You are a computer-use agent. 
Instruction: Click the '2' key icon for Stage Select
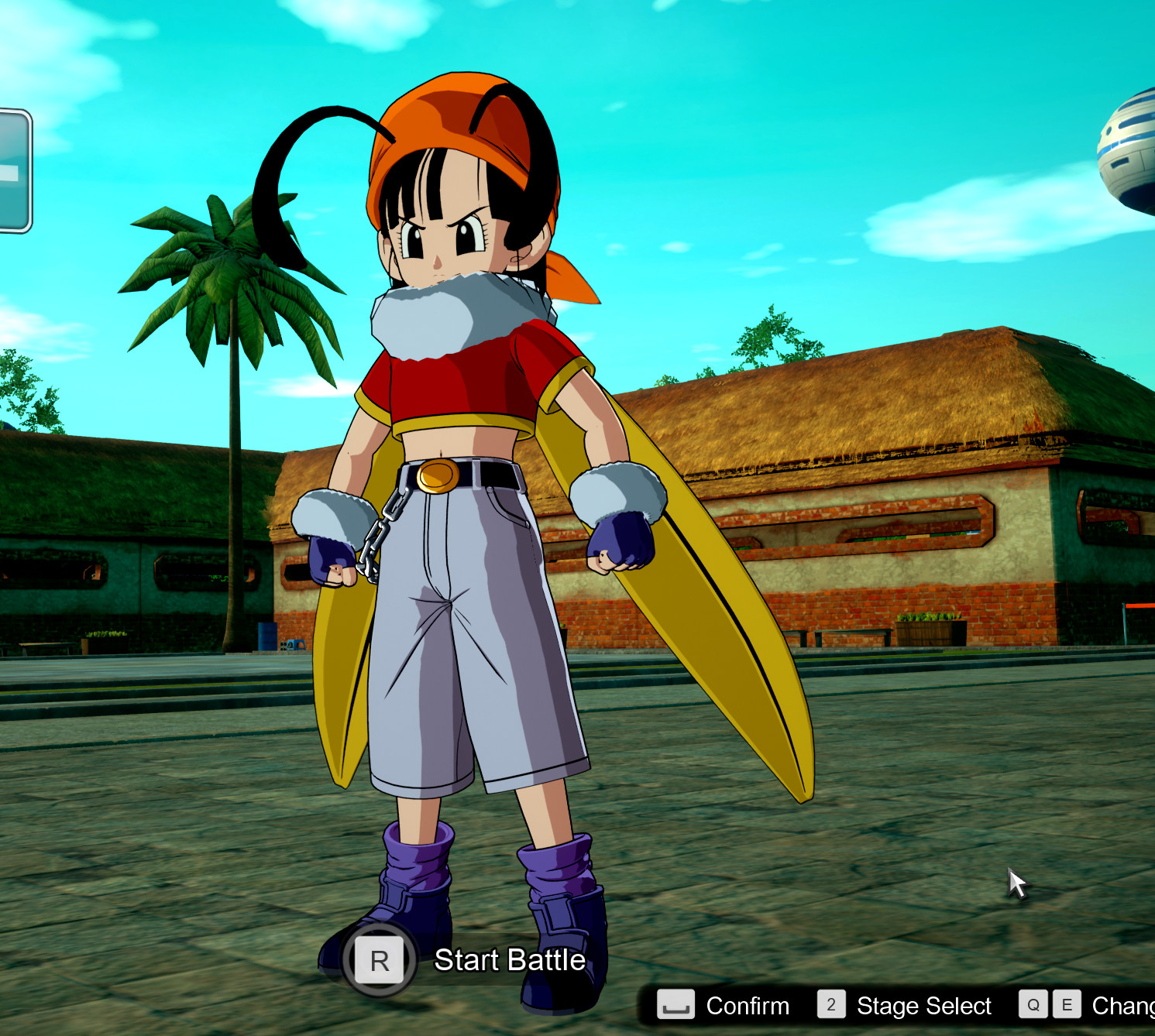(830, 1004)
